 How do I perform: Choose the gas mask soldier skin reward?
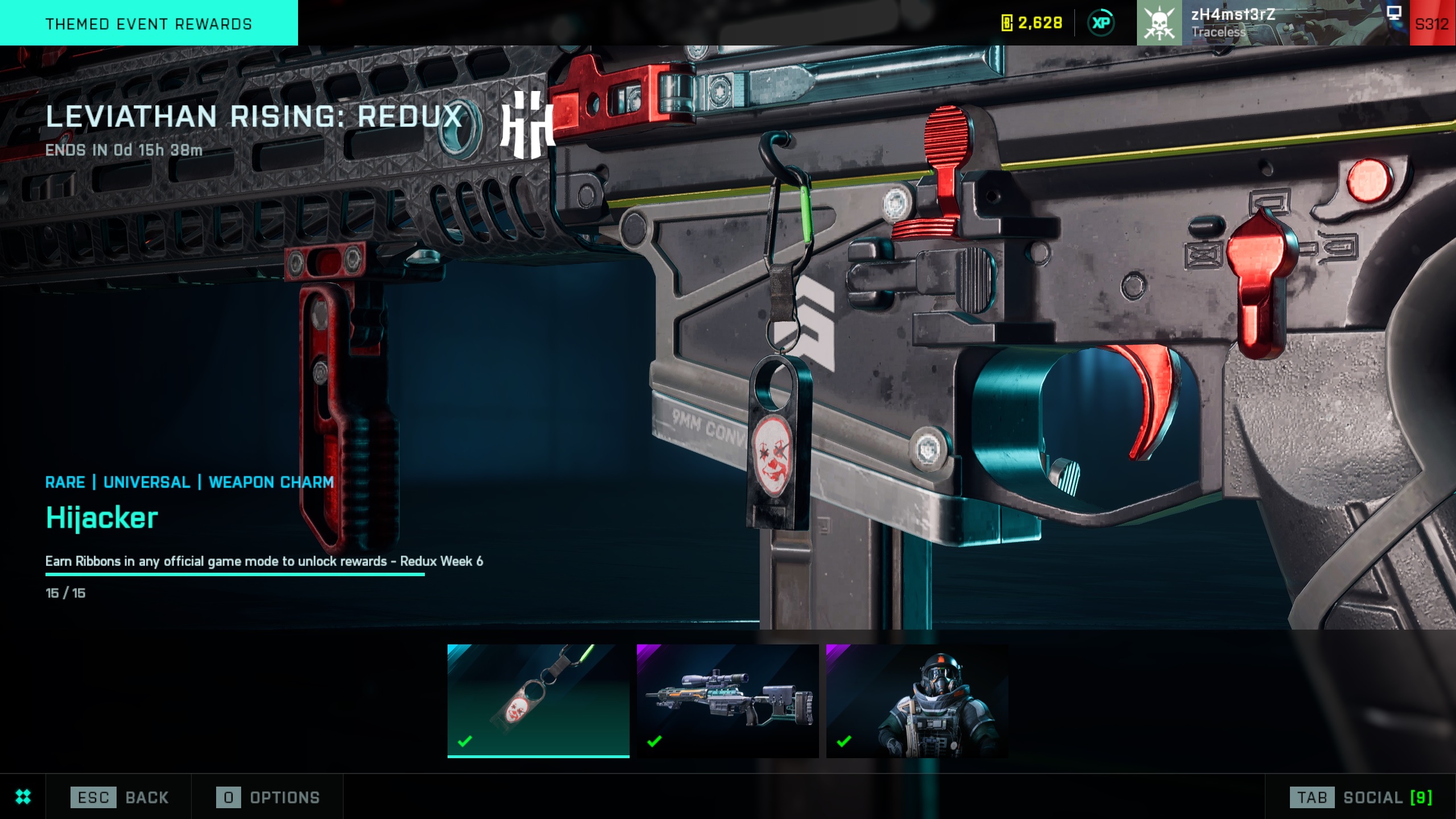coord(917,700)
